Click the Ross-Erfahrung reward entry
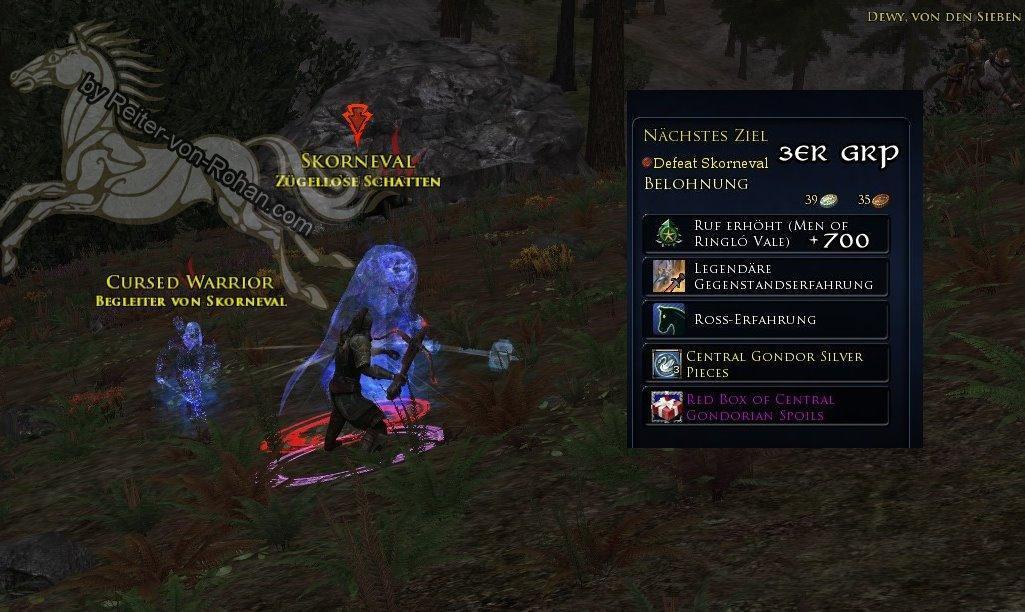 point(764,320)
